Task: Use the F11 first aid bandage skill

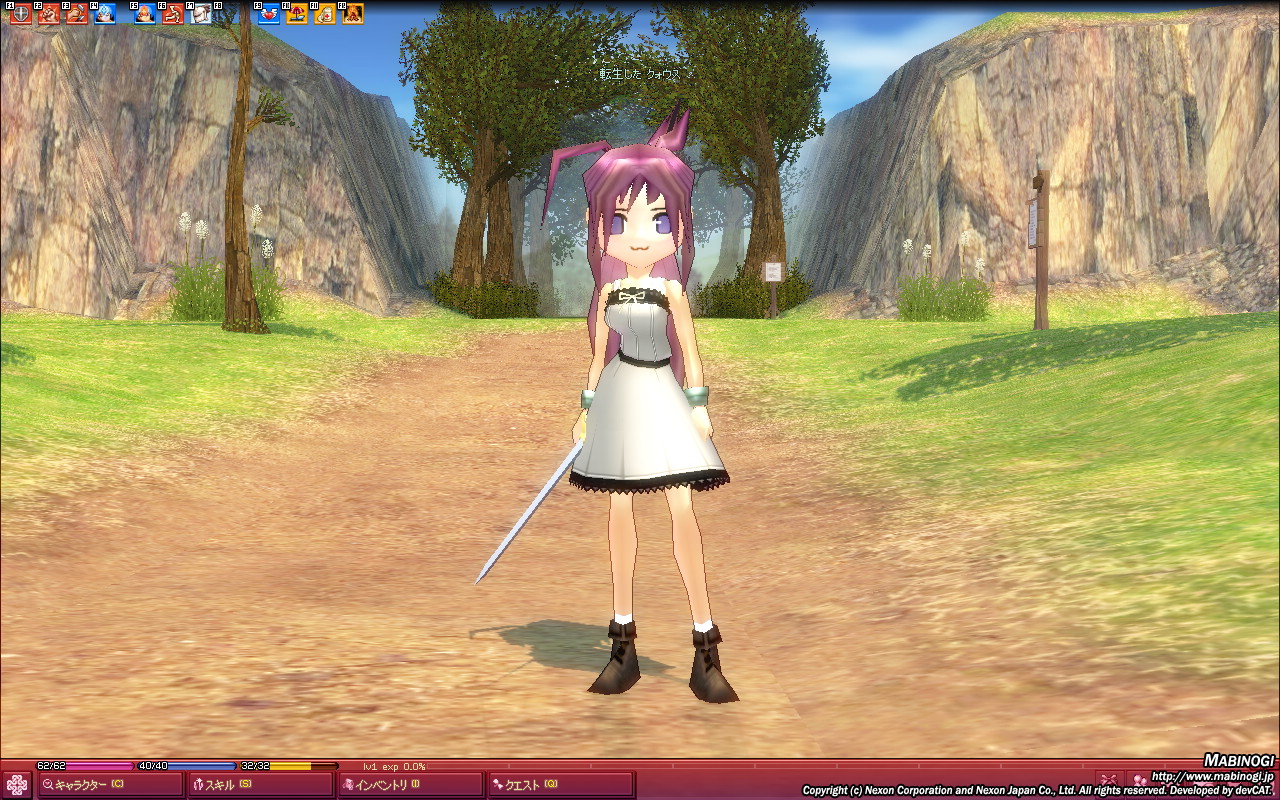Action: point(325,14)
